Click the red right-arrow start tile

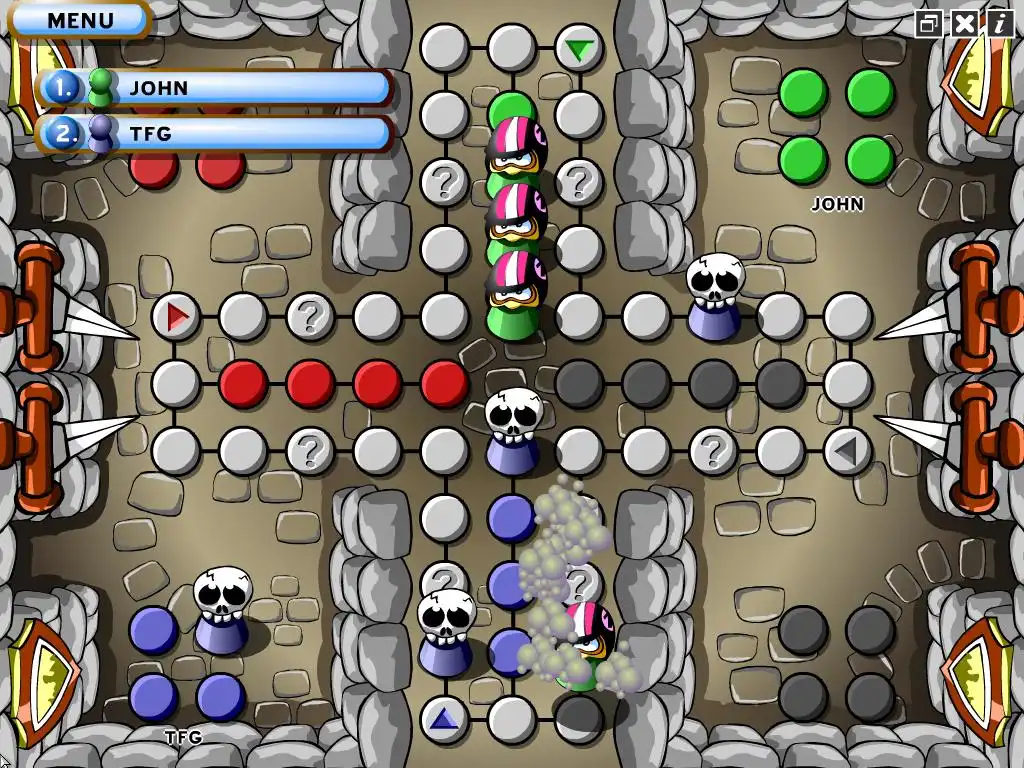click(x=177, y=318)
